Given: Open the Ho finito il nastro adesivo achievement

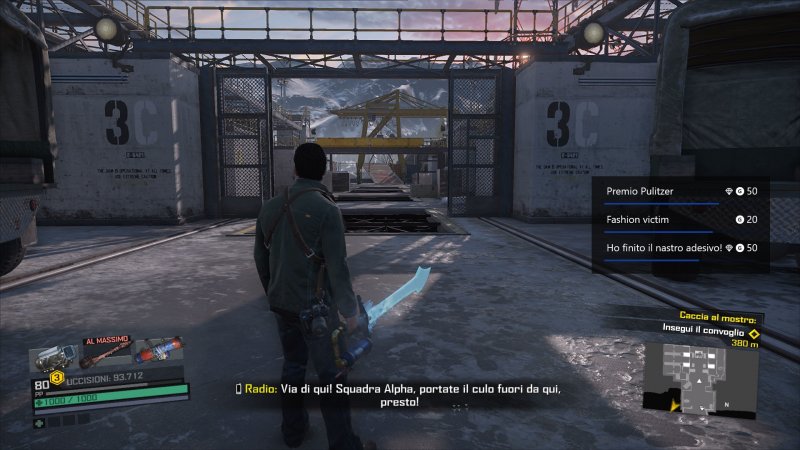Looking at the screenshot, I should click(x=681, y=247).
